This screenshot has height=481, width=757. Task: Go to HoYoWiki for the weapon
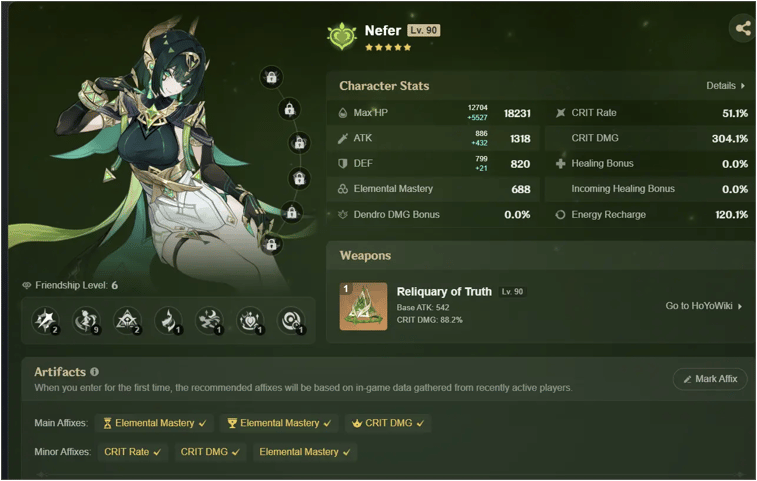point(704,306)
